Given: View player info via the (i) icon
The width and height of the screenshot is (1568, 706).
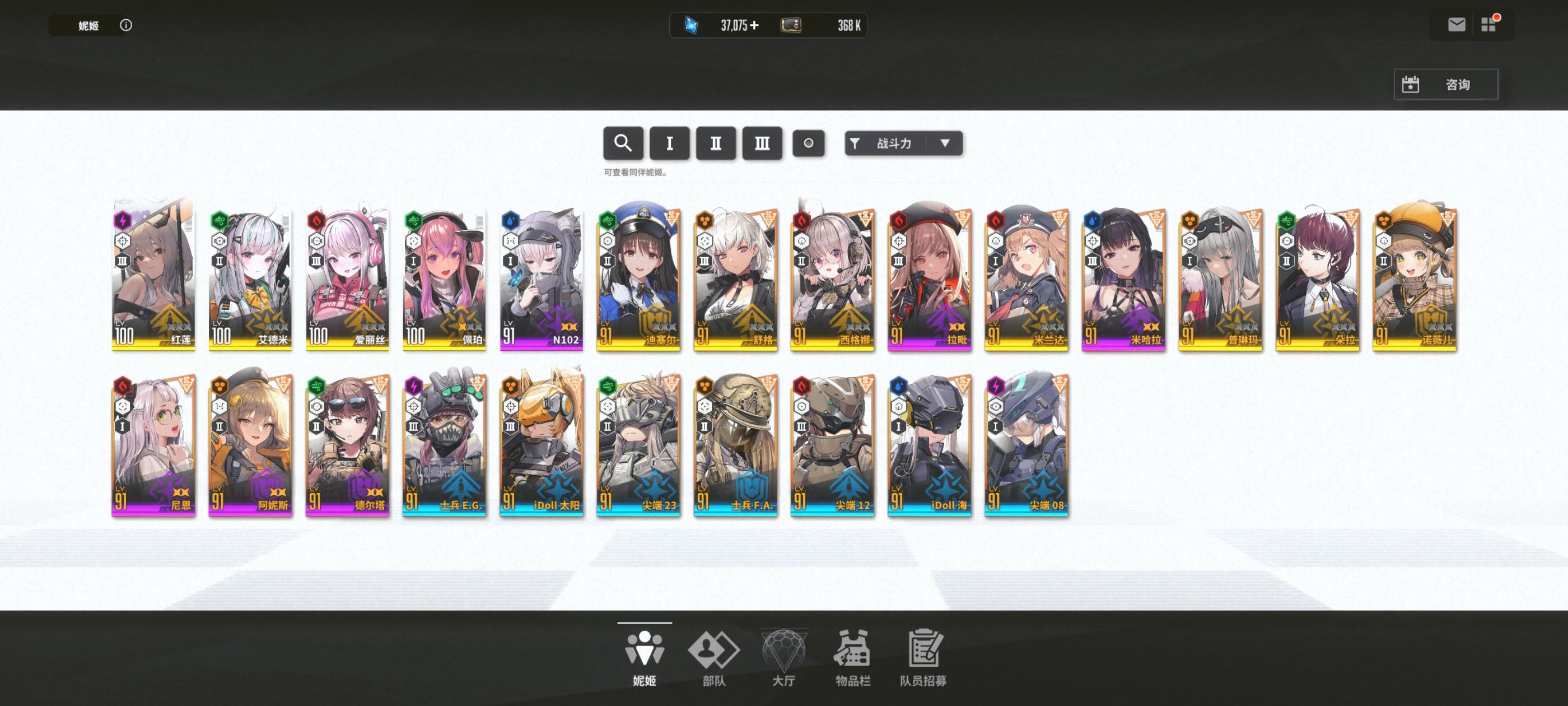Looking at the screenshot, I should tap(126, 25).
